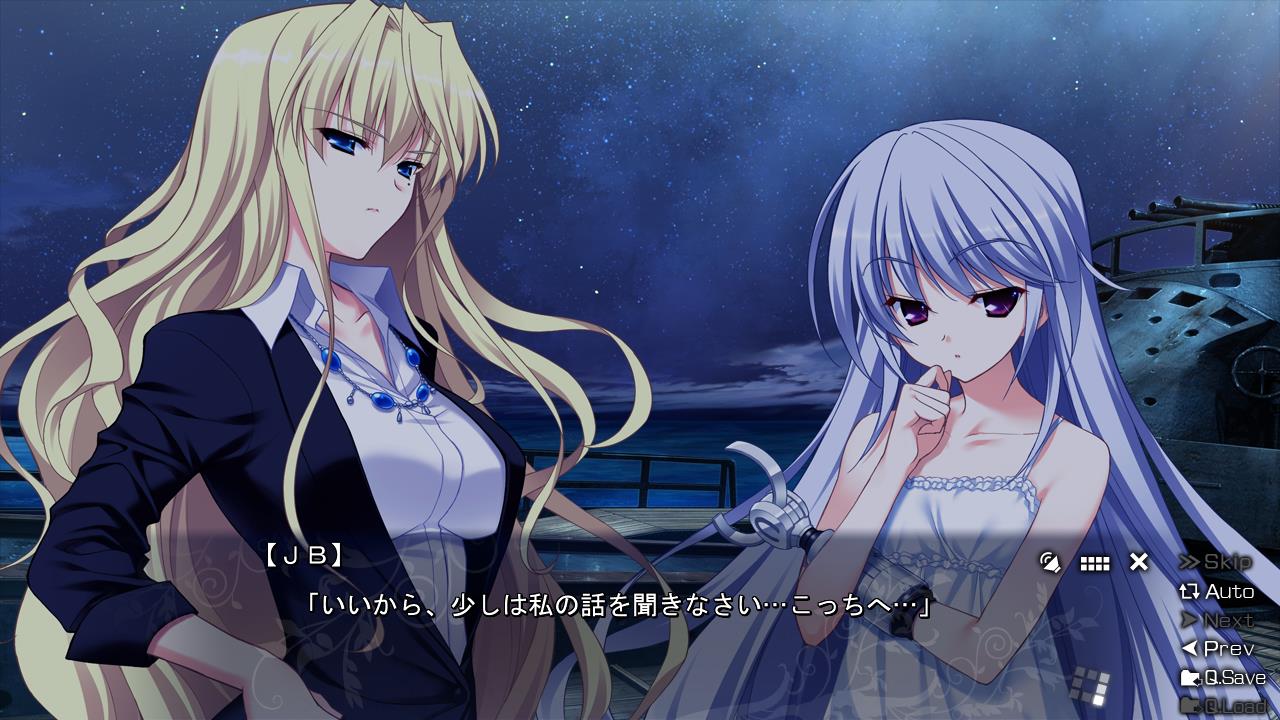Quick save with Q.Save
1280x720 pixels.
point(1223,678)
